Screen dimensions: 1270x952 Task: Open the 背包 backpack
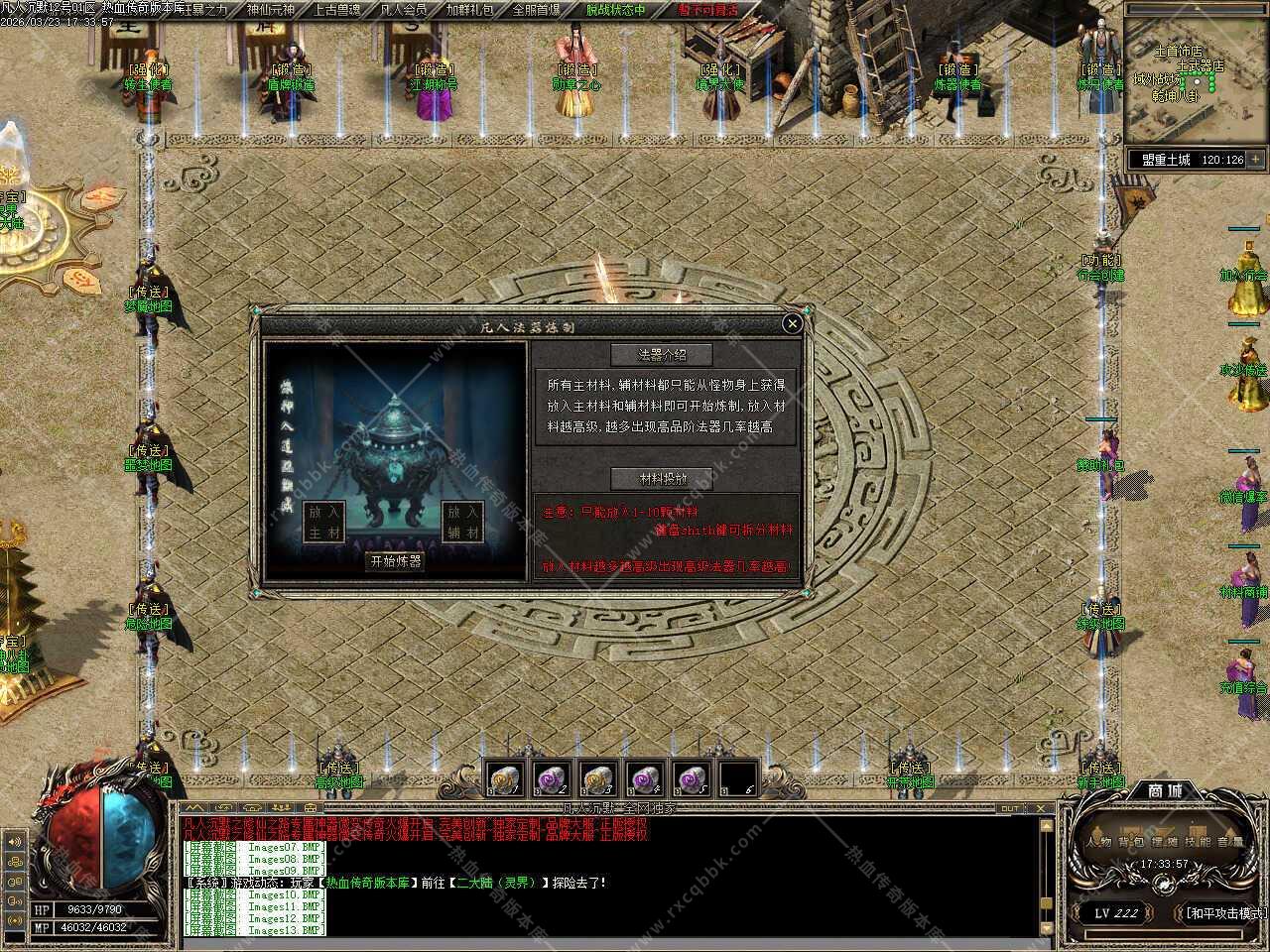(1131, 842)
